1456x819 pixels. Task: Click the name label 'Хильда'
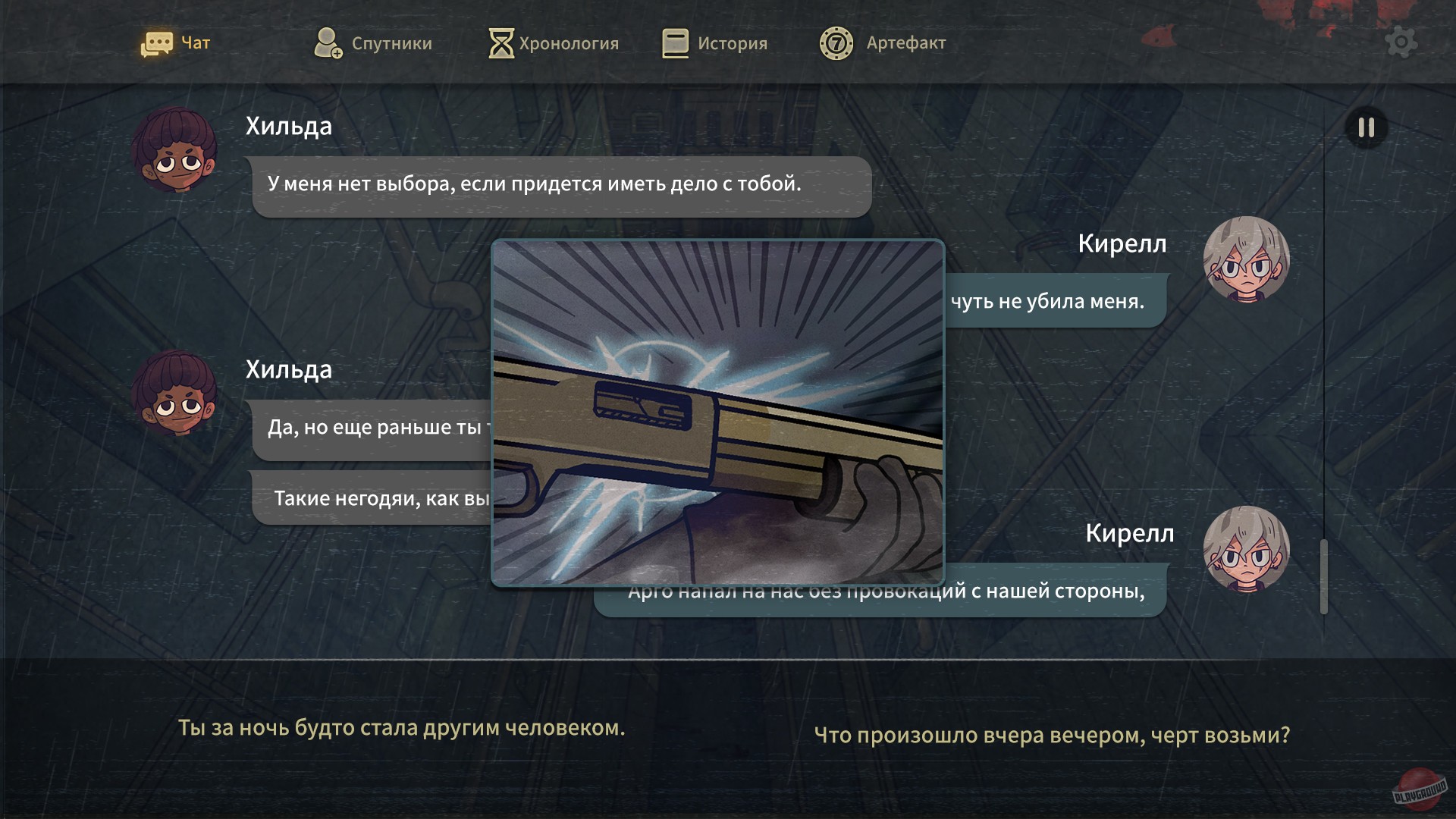tap(289, 126)
